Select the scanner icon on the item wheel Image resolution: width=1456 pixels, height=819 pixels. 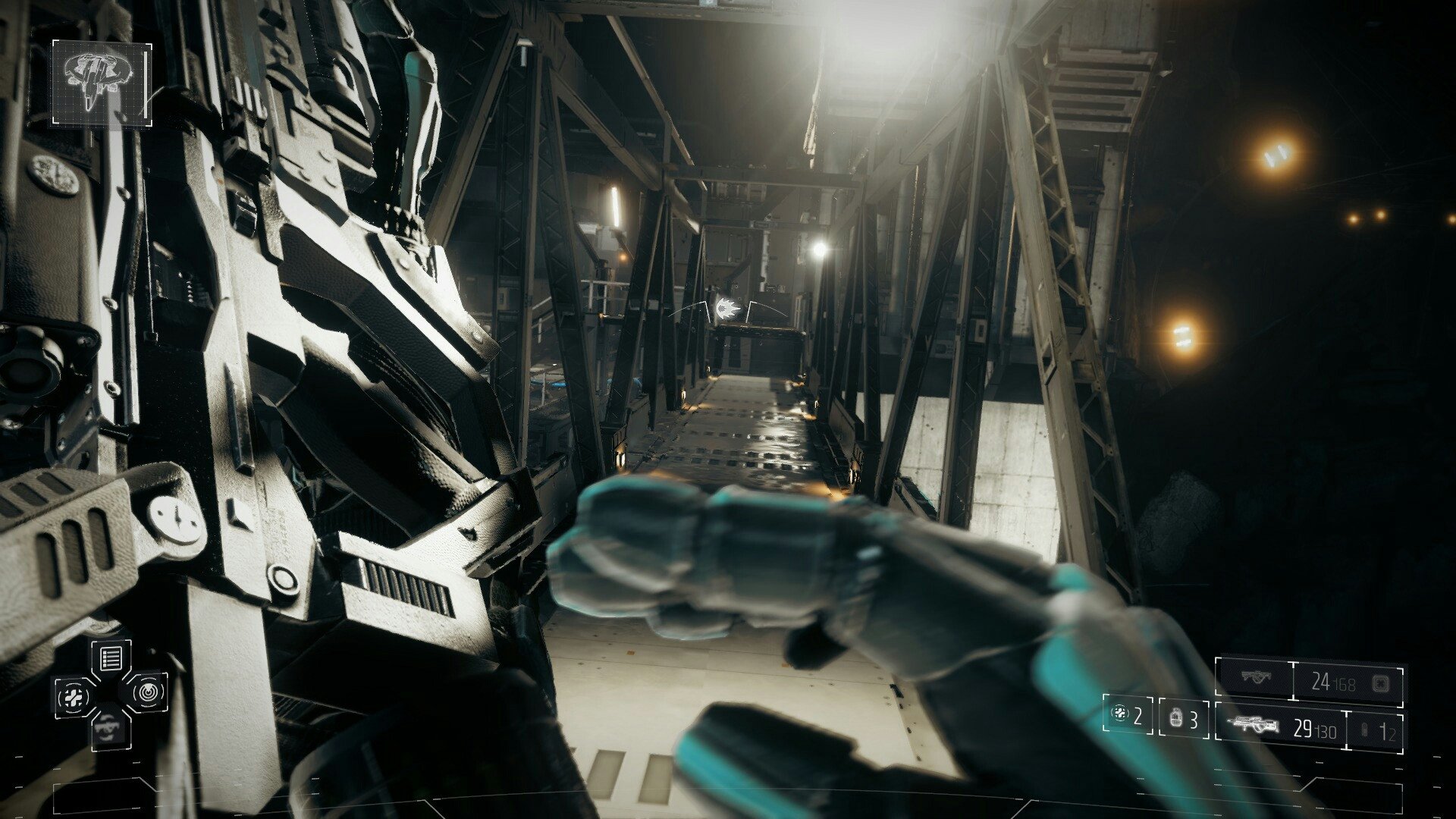coord(148,694)
